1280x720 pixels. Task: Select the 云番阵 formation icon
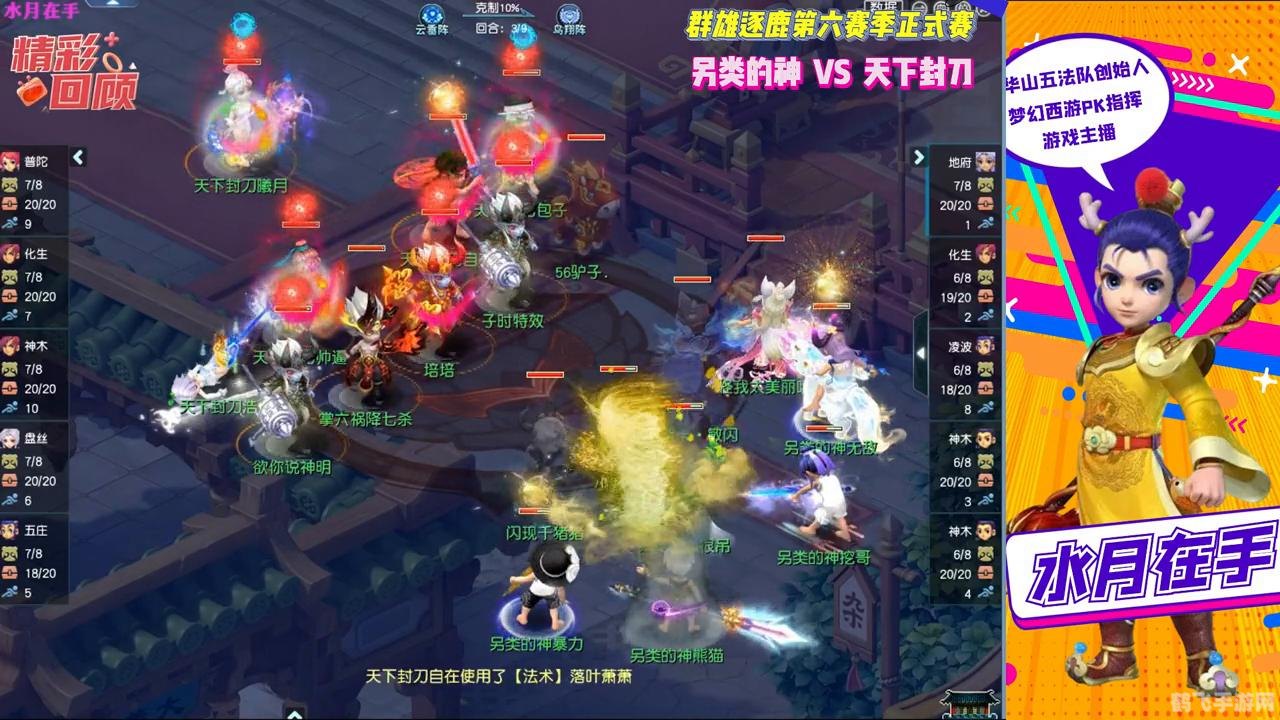point(430,14)
